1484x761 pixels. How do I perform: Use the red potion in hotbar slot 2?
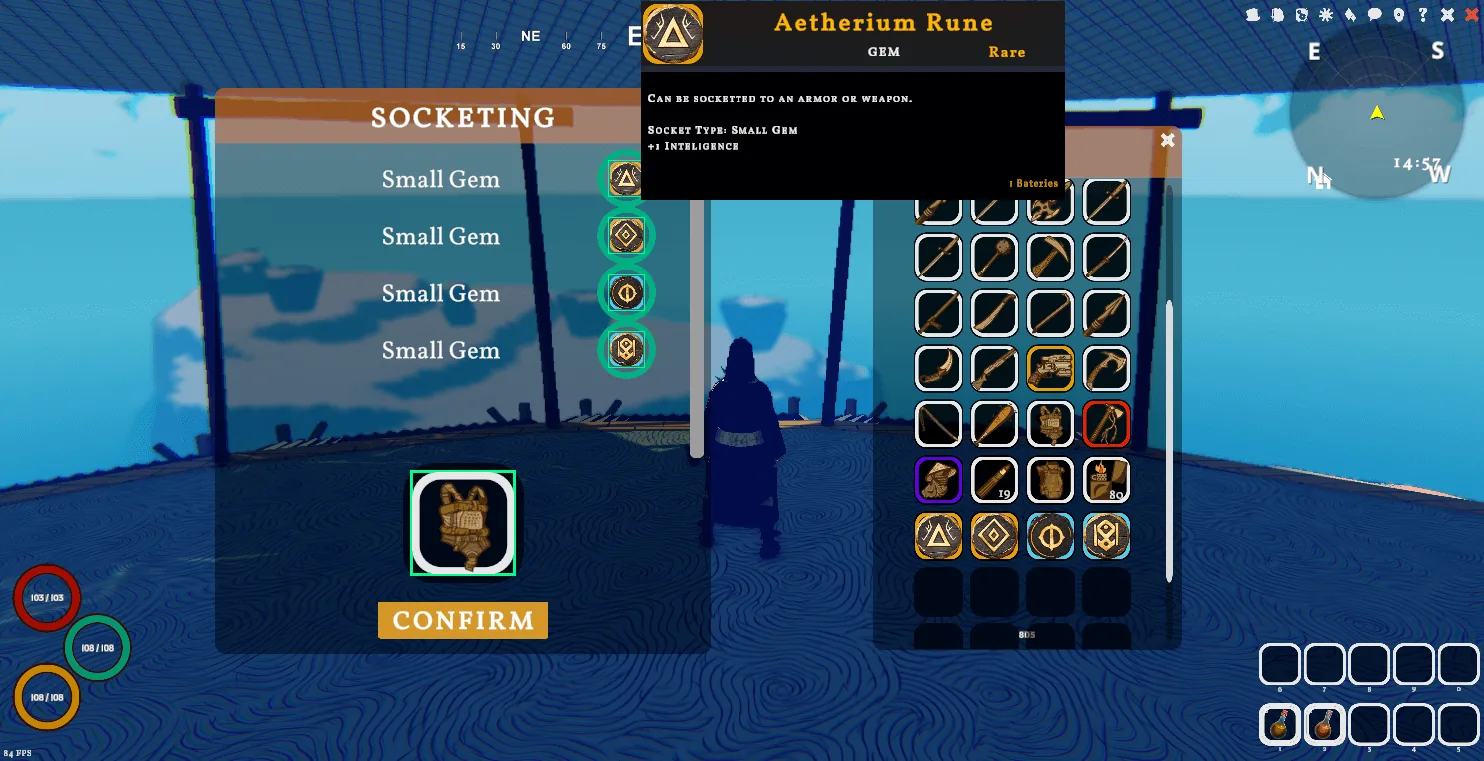[x=1324, y=724]
